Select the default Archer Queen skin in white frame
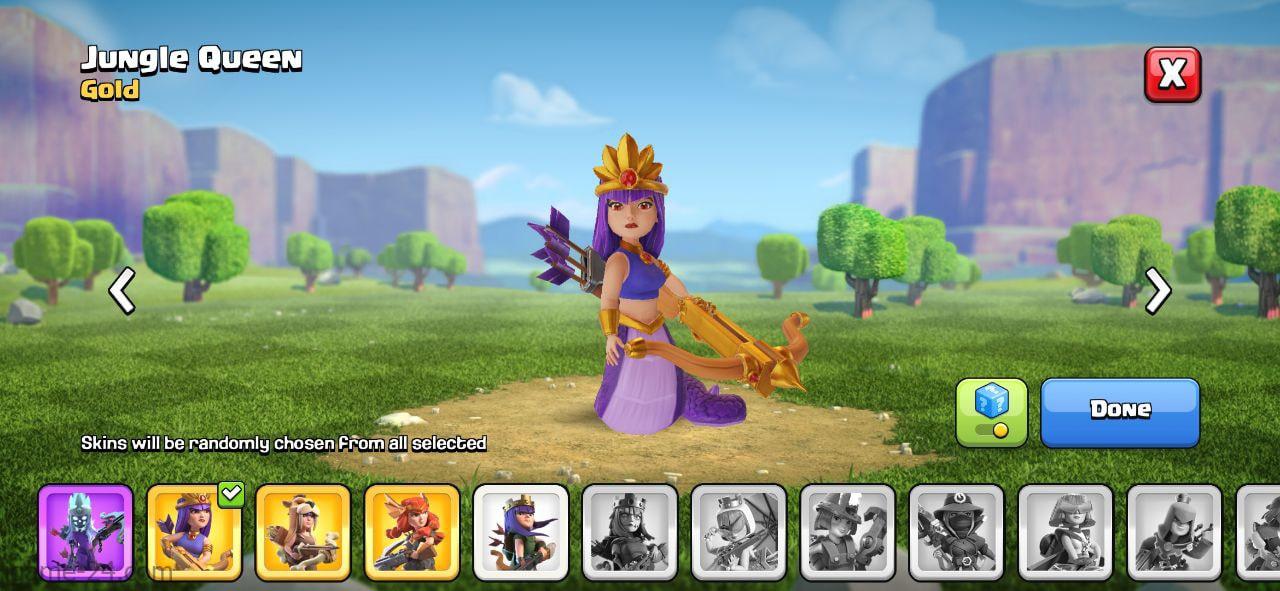Screen dimensions: 1280x591 (521, 532)
